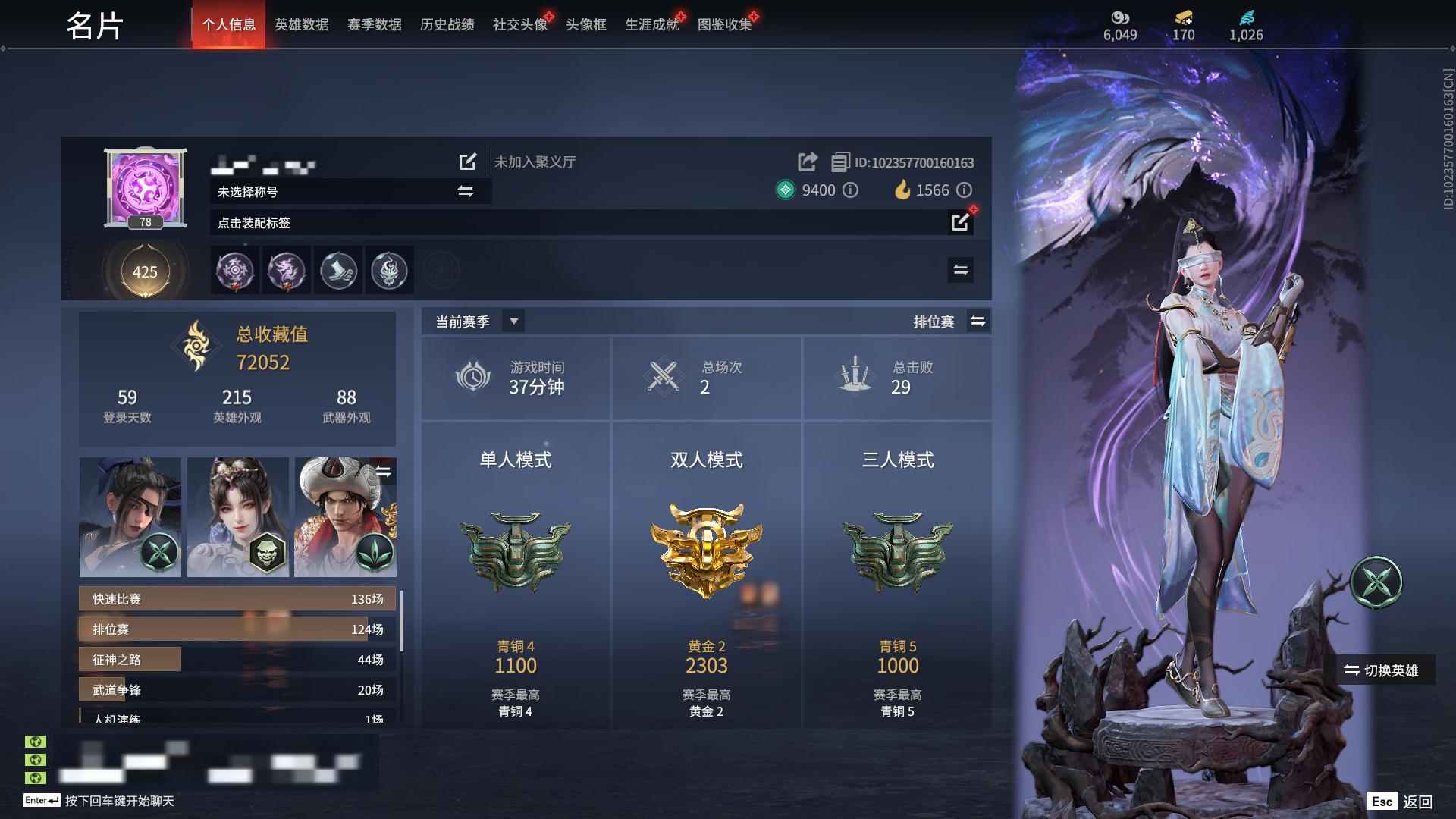Edit the player name with the pencil icon
The width and height of the screenshot is (1456, 819).
coord(467,162)
